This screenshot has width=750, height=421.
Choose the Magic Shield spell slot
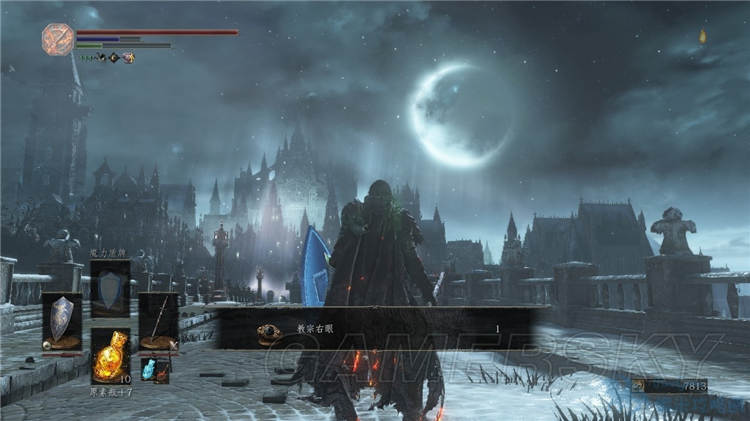(x=111, y=288)
